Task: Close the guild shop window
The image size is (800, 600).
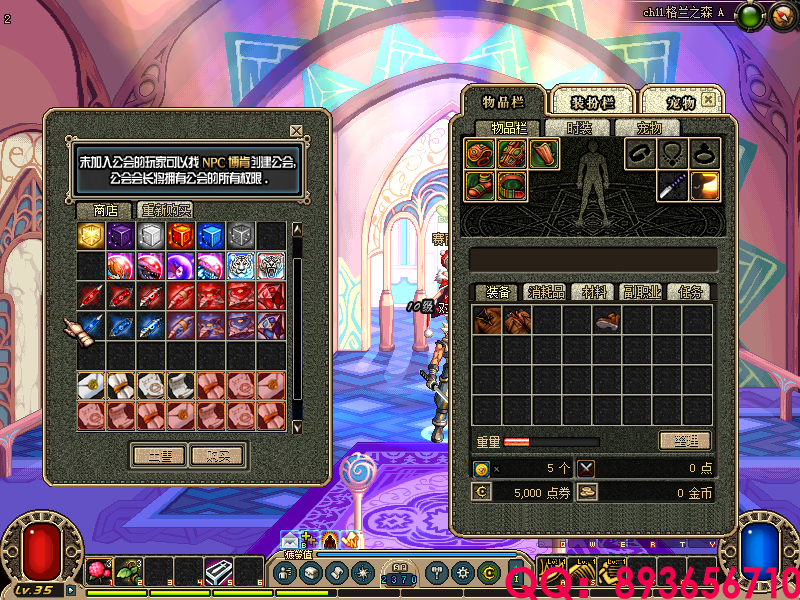Action: pos(296,130)
